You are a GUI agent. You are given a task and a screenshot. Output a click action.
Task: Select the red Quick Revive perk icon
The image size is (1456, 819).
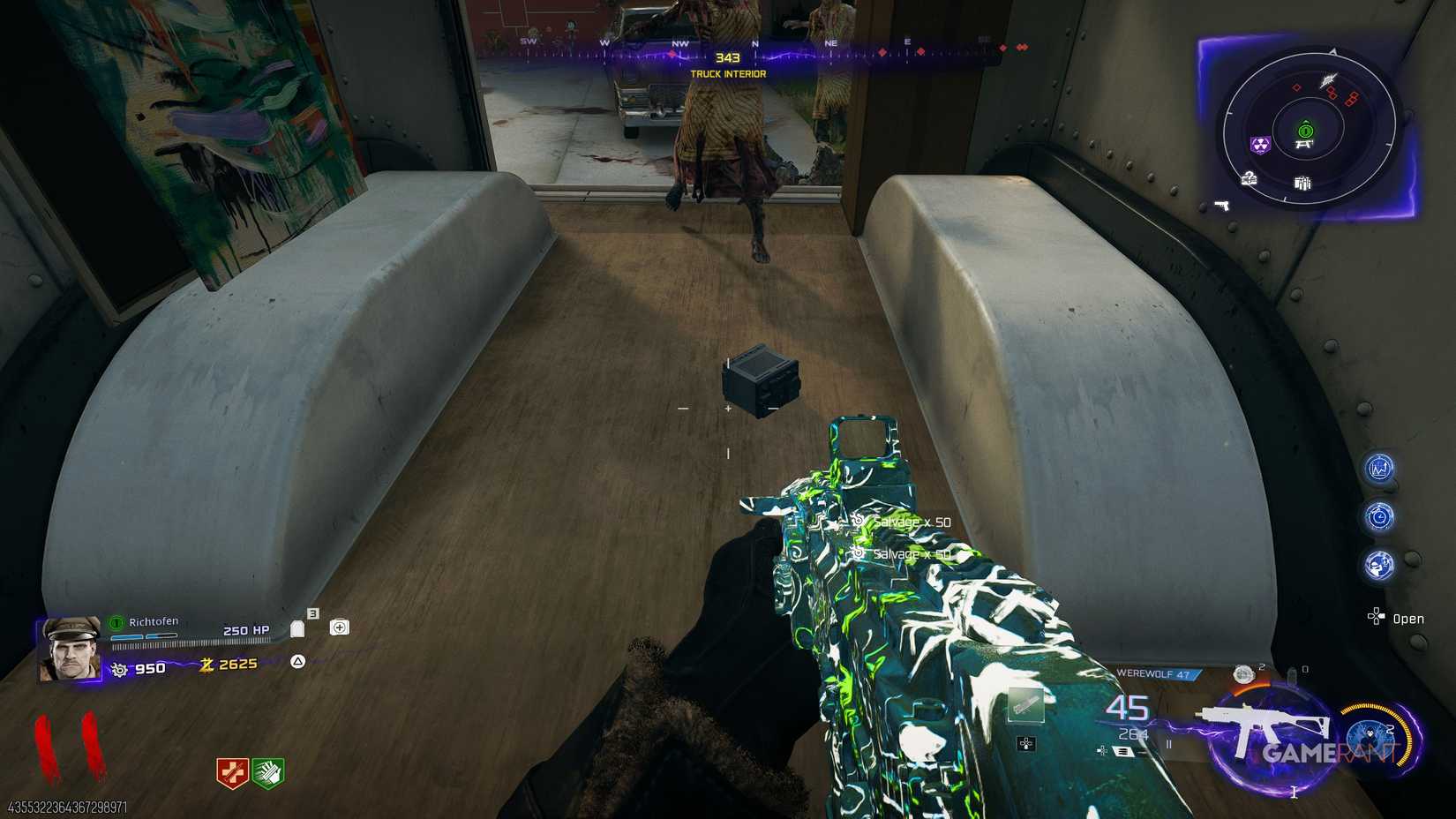(x=234, y=771)
